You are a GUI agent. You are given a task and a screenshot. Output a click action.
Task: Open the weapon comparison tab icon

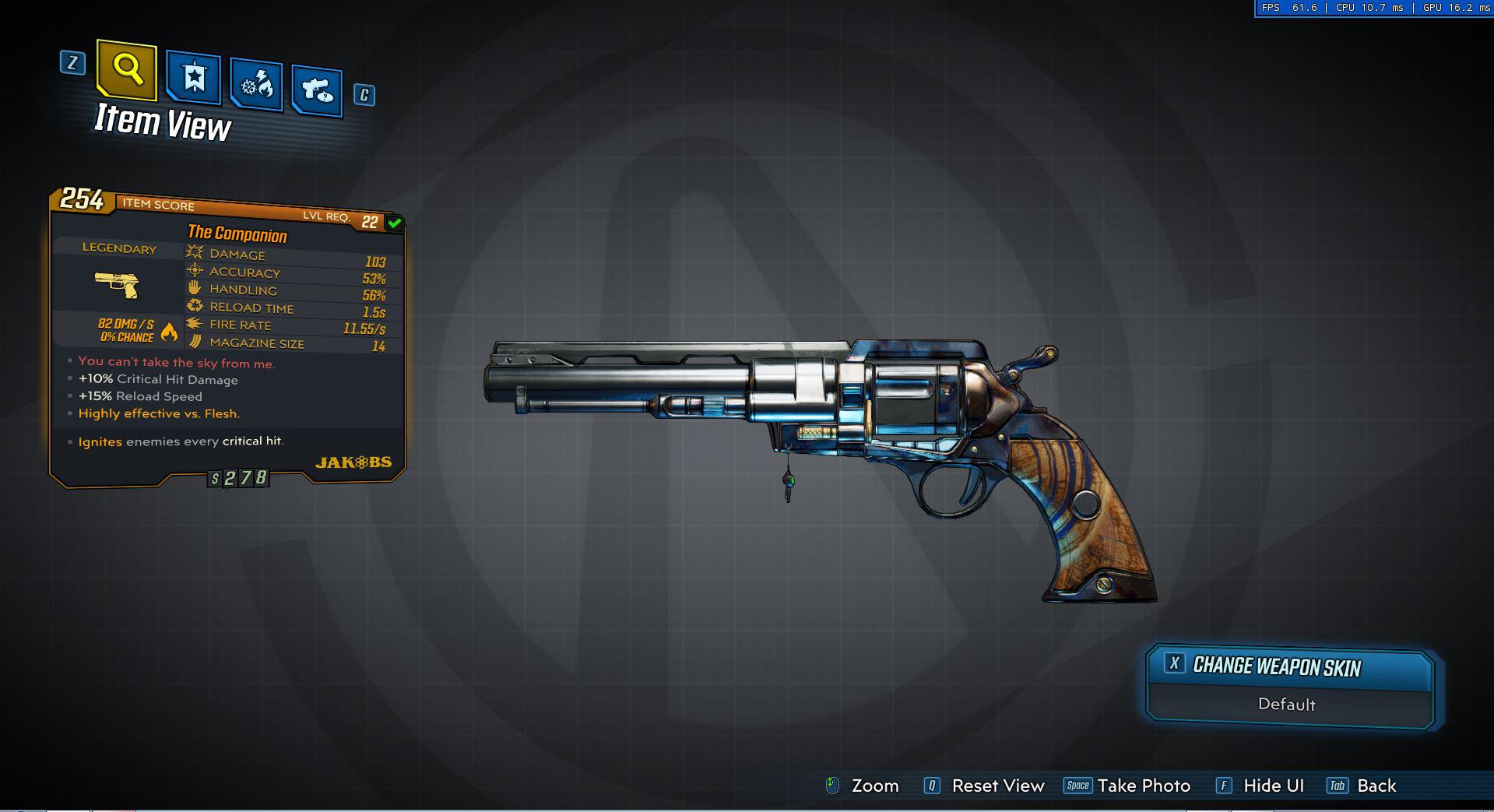(316, 89)
